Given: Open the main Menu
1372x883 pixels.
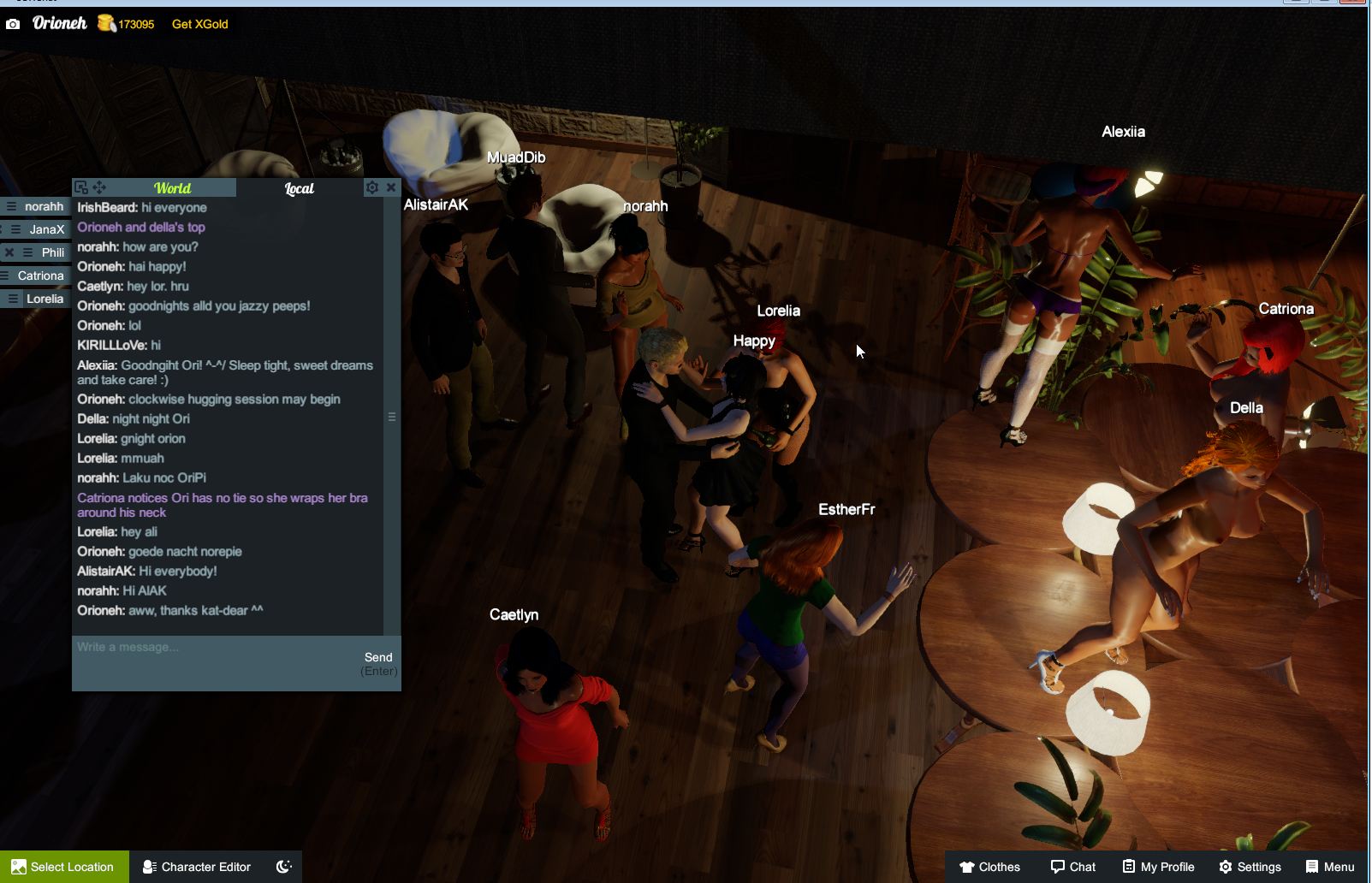Looking at the screenshot, I should coord(1330,867).
